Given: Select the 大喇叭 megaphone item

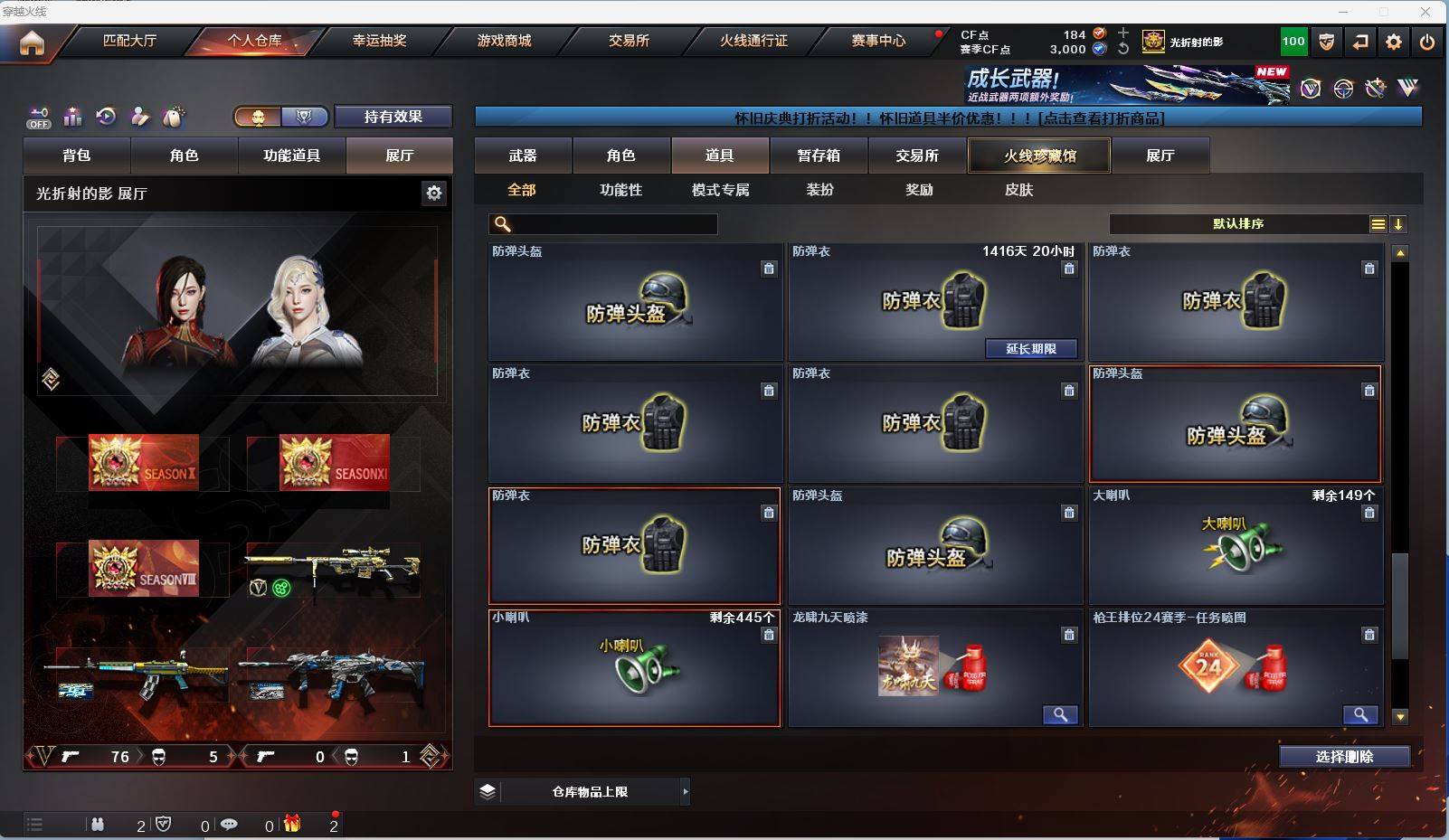Looking at the screenshot, I should tap(1236, 545).
